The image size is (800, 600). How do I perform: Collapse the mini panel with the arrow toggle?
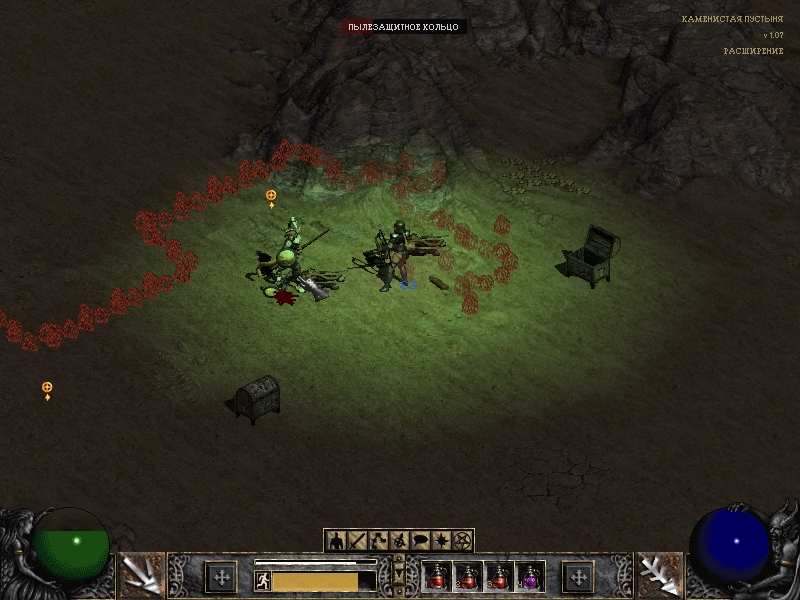click(x=400, y=575)
